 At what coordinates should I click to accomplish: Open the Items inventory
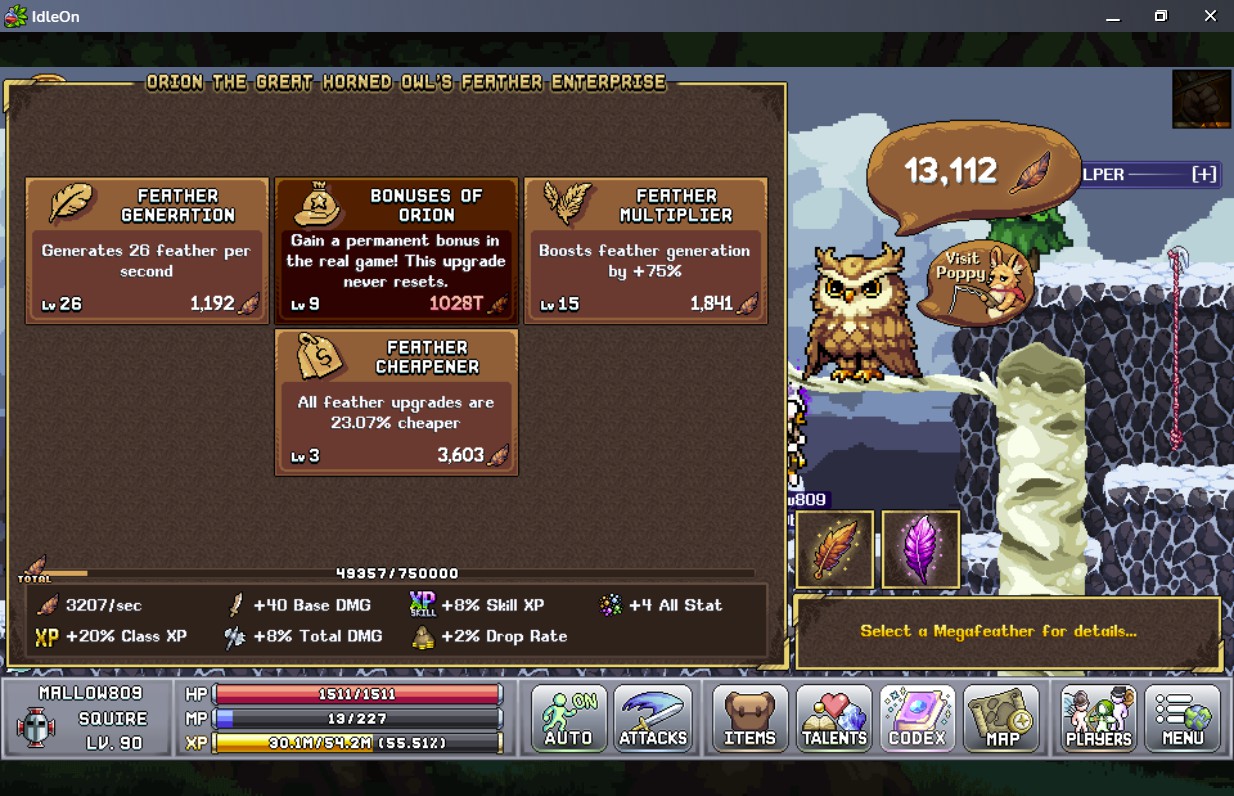pos(750,718)
